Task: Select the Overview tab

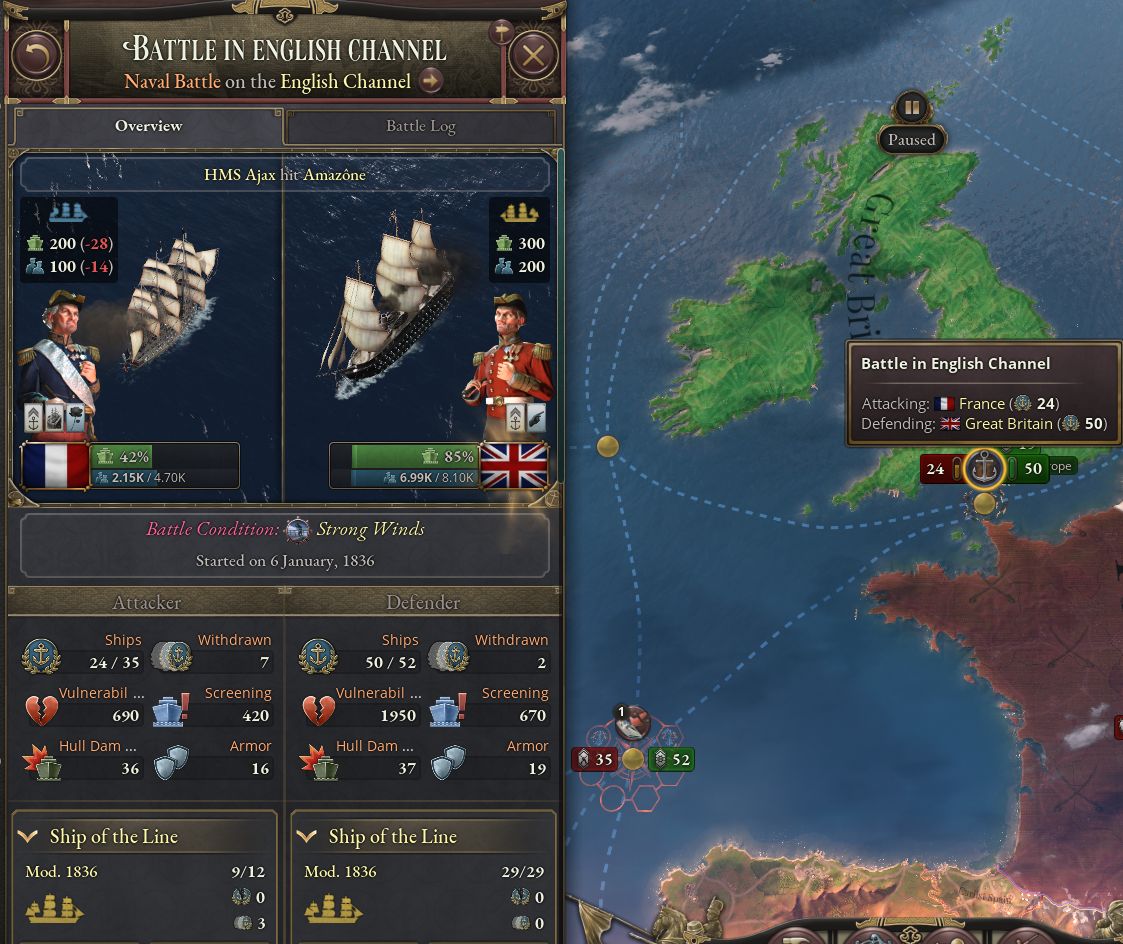Action: [148, 126]
